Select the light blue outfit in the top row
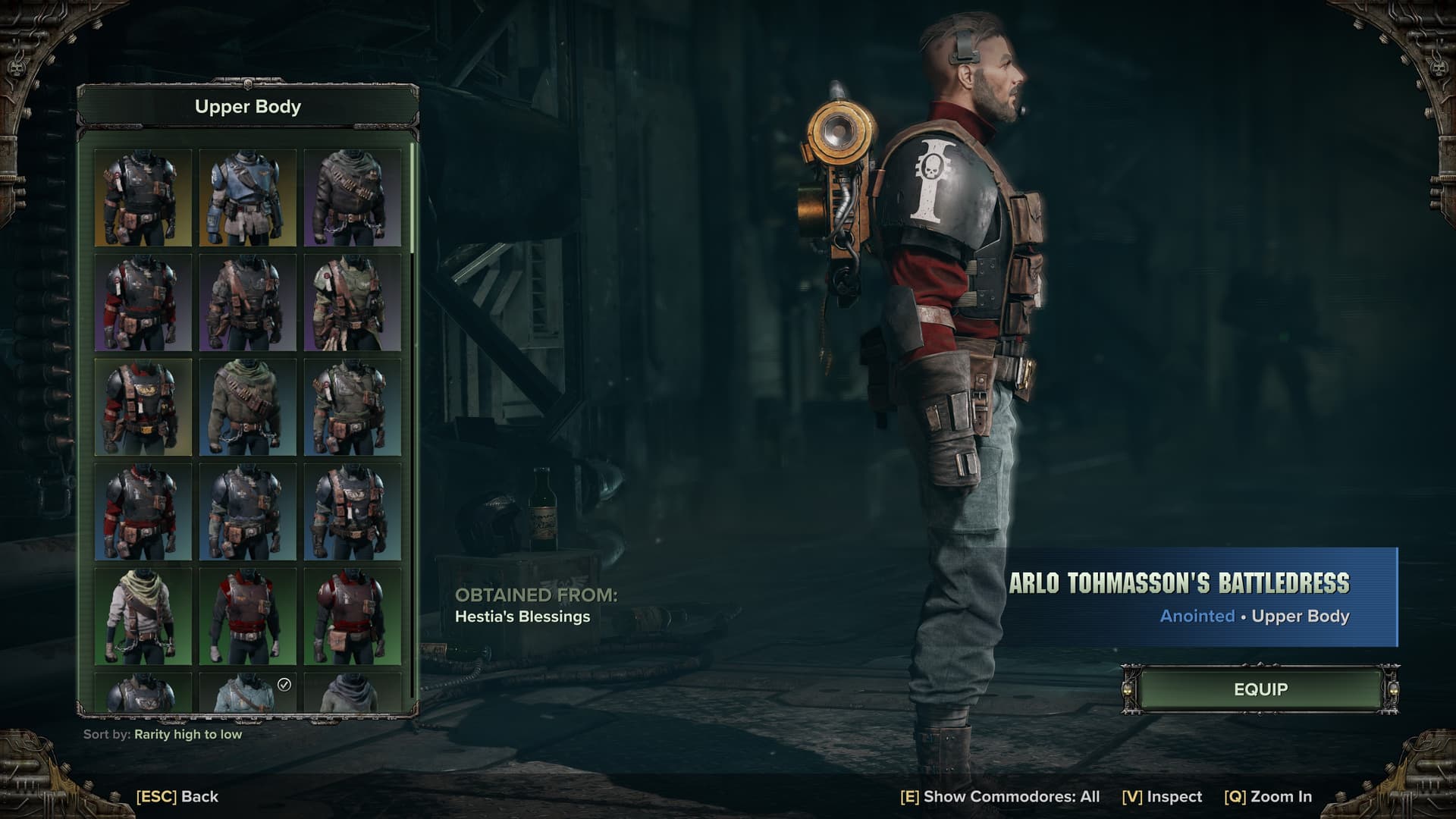The height and width of the screenshot is (819, 1456). click(247, 197)
